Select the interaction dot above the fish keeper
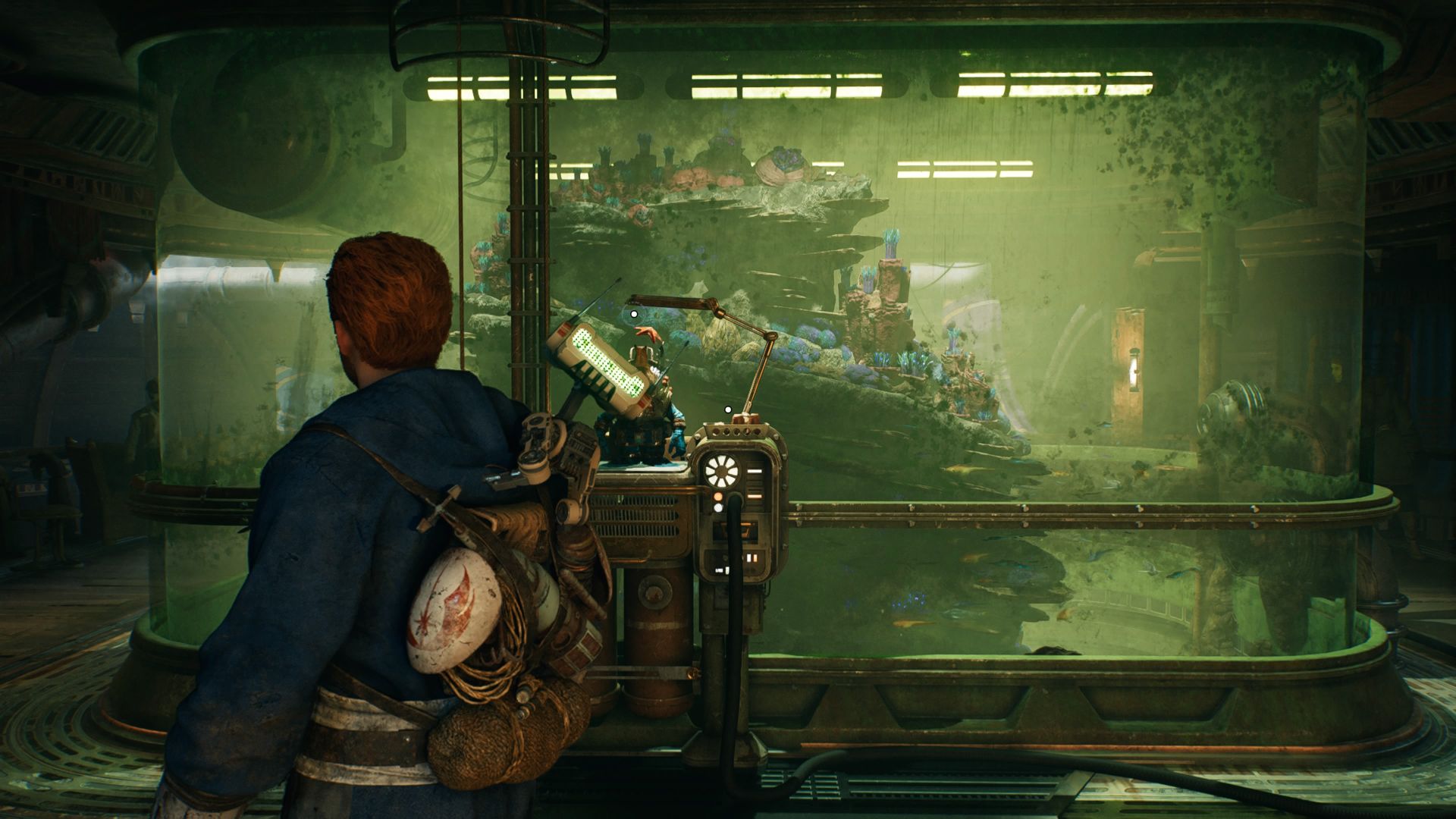 tap(634, 313)
